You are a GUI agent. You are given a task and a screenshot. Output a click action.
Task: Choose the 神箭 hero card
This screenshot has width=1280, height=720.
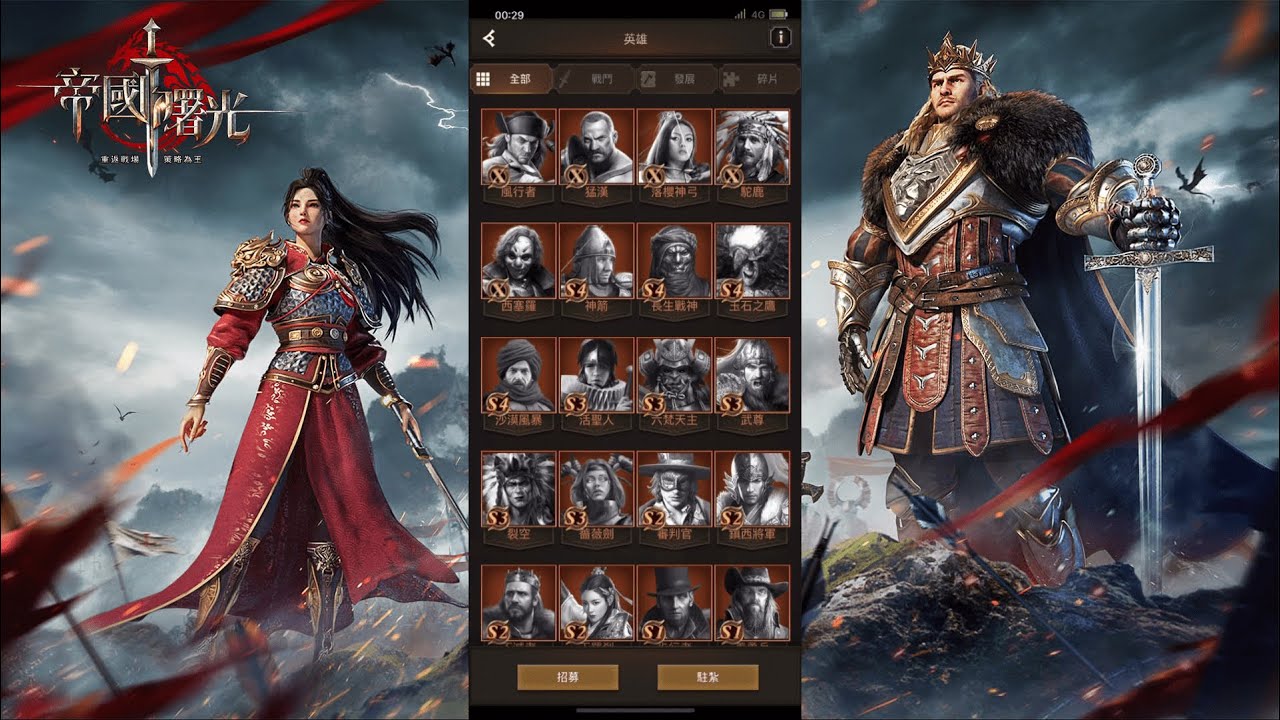[596, 260]
